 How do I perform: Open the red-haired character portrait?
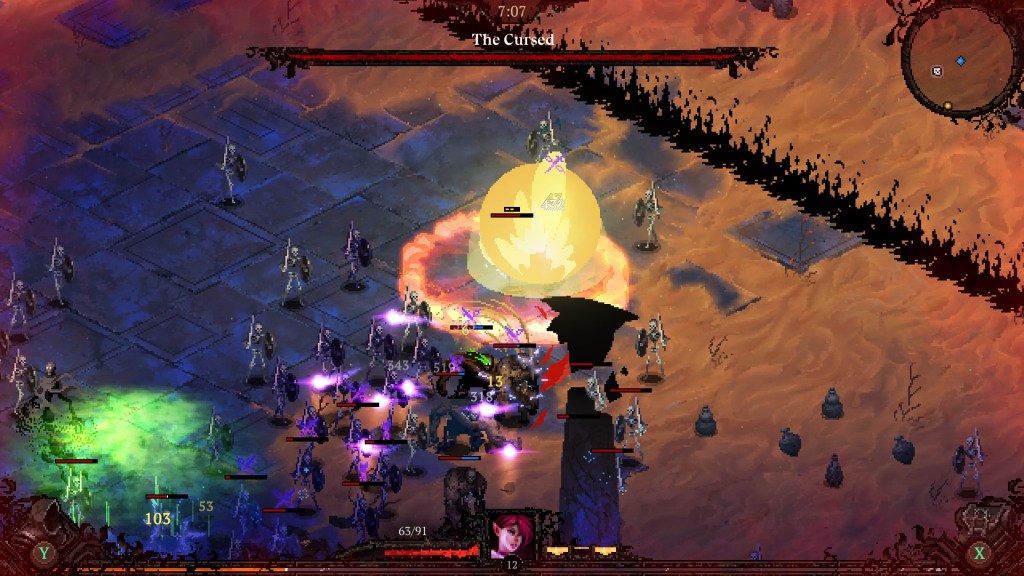(x=510, y=533)
